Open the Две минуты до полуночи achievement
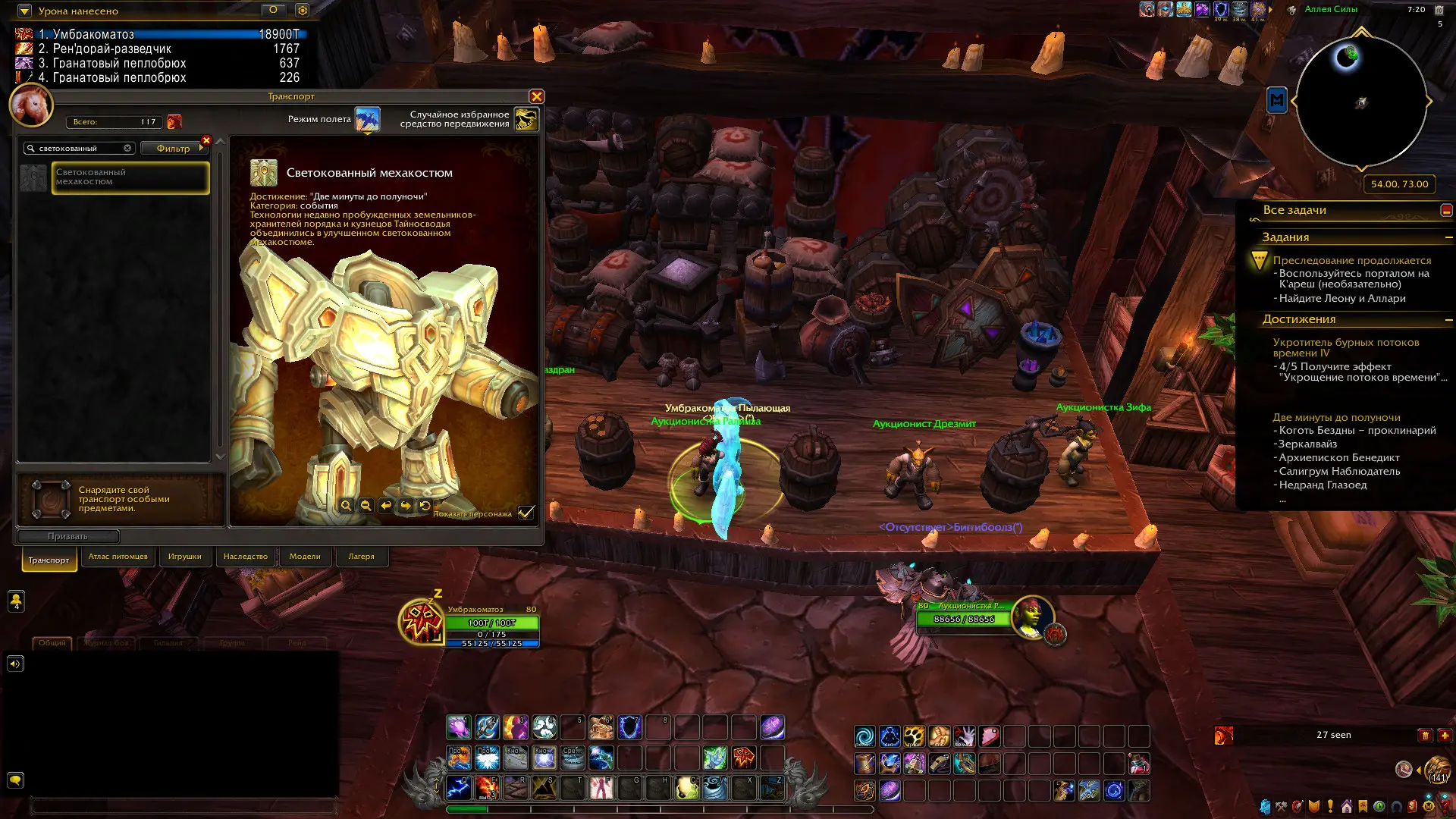 click(1335, 417)
